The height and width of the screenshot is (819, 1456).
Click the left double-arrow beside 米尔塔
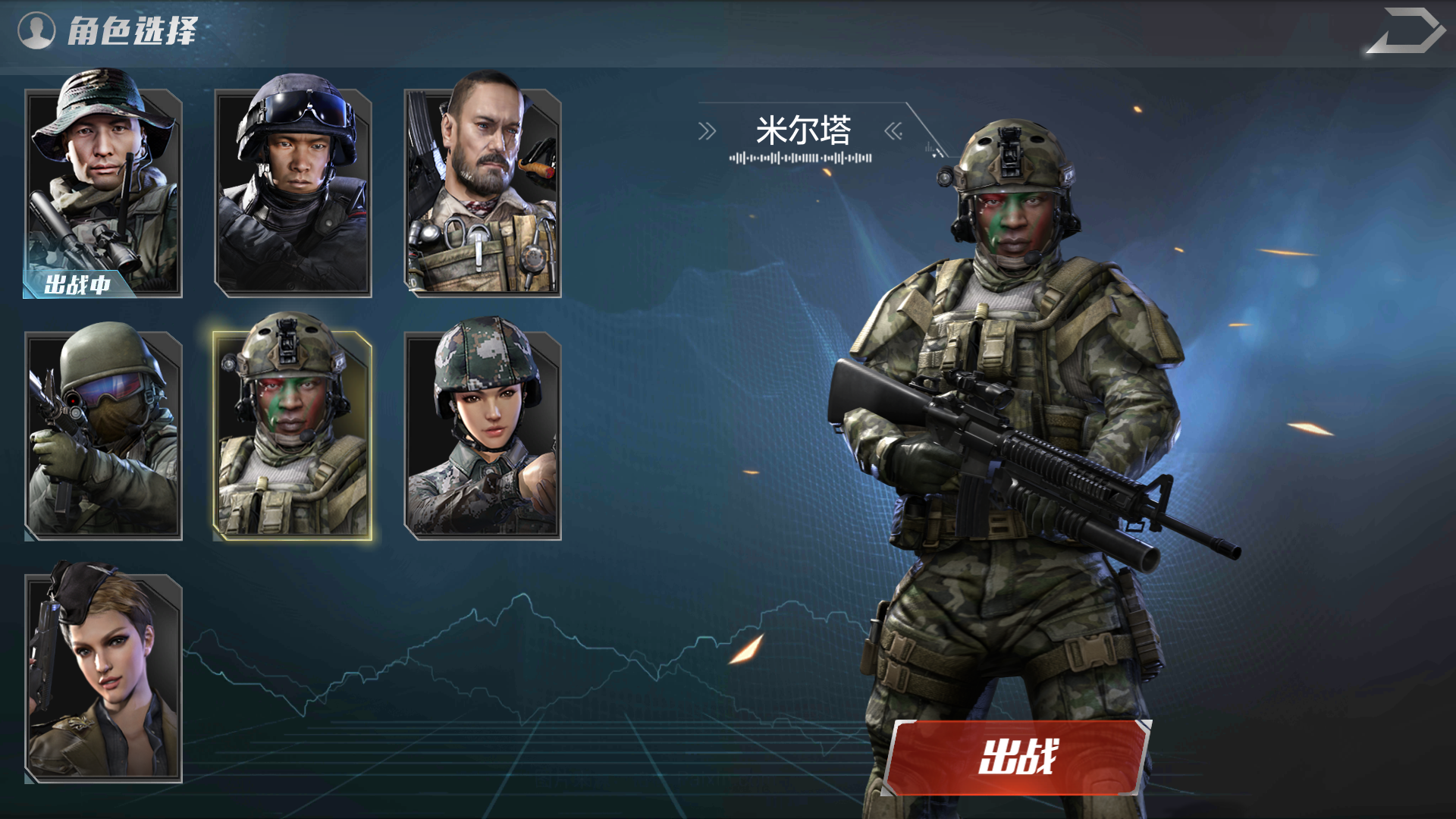click(707, 129)
